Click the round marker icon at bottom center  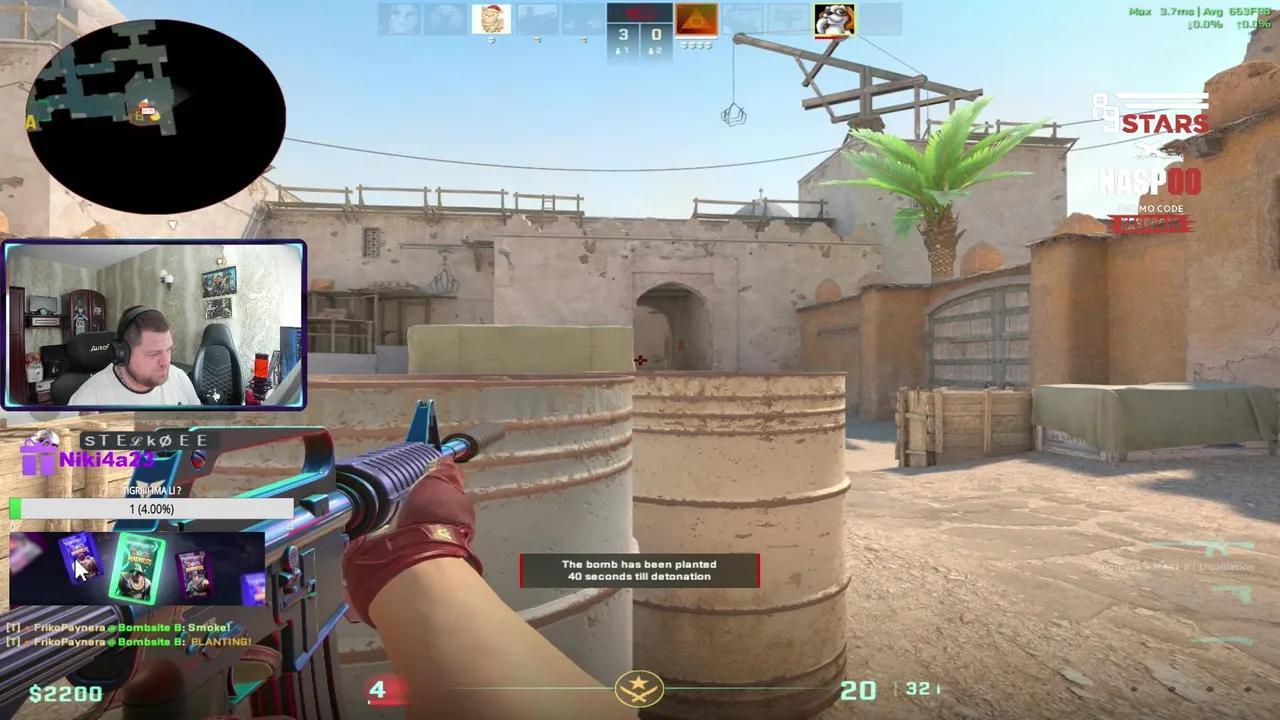(x=640, y=688)
